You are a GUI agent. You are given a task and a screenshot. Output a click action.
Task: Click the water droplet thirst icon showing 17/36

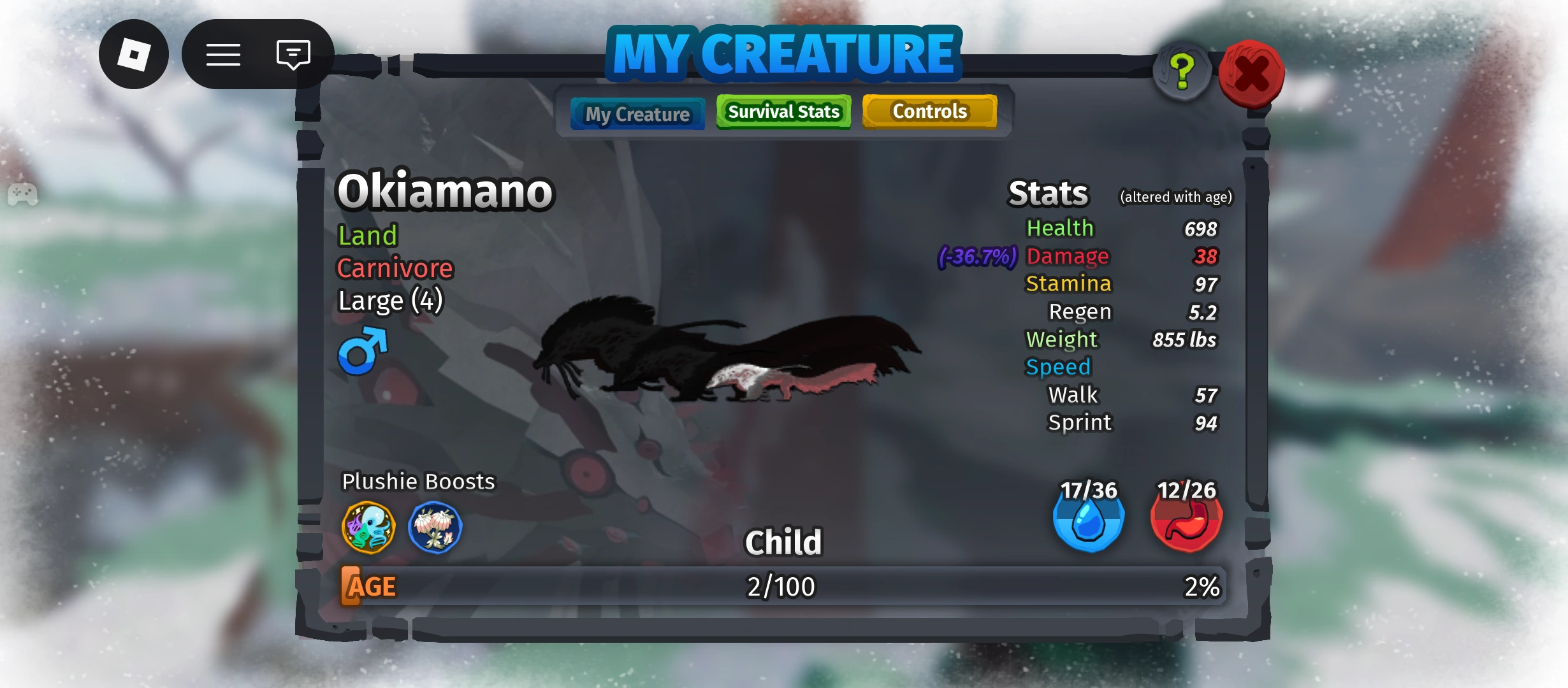1089,521
